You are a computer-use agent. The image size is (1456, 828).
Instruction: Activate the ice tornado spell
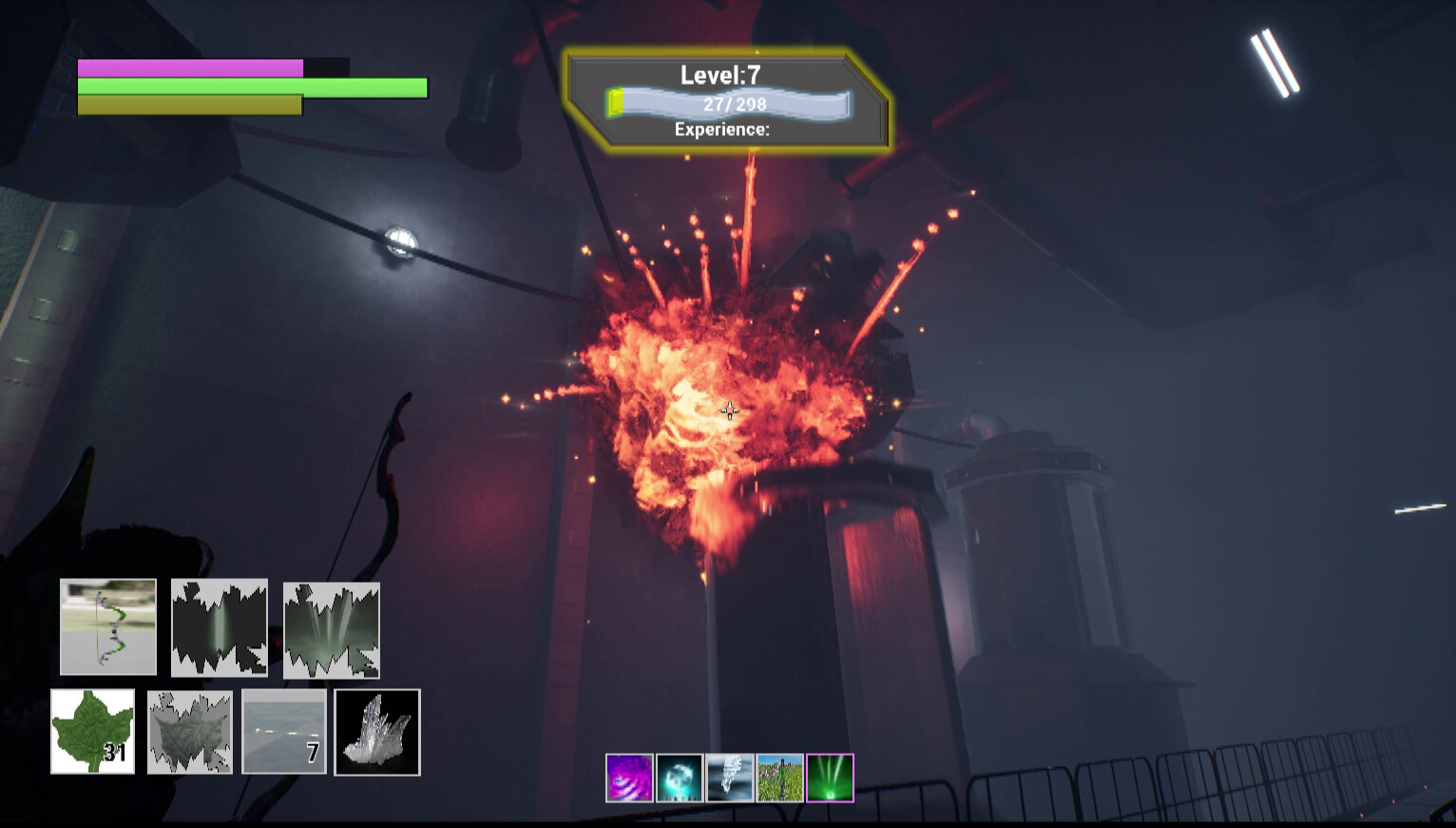tap(728, 778)
